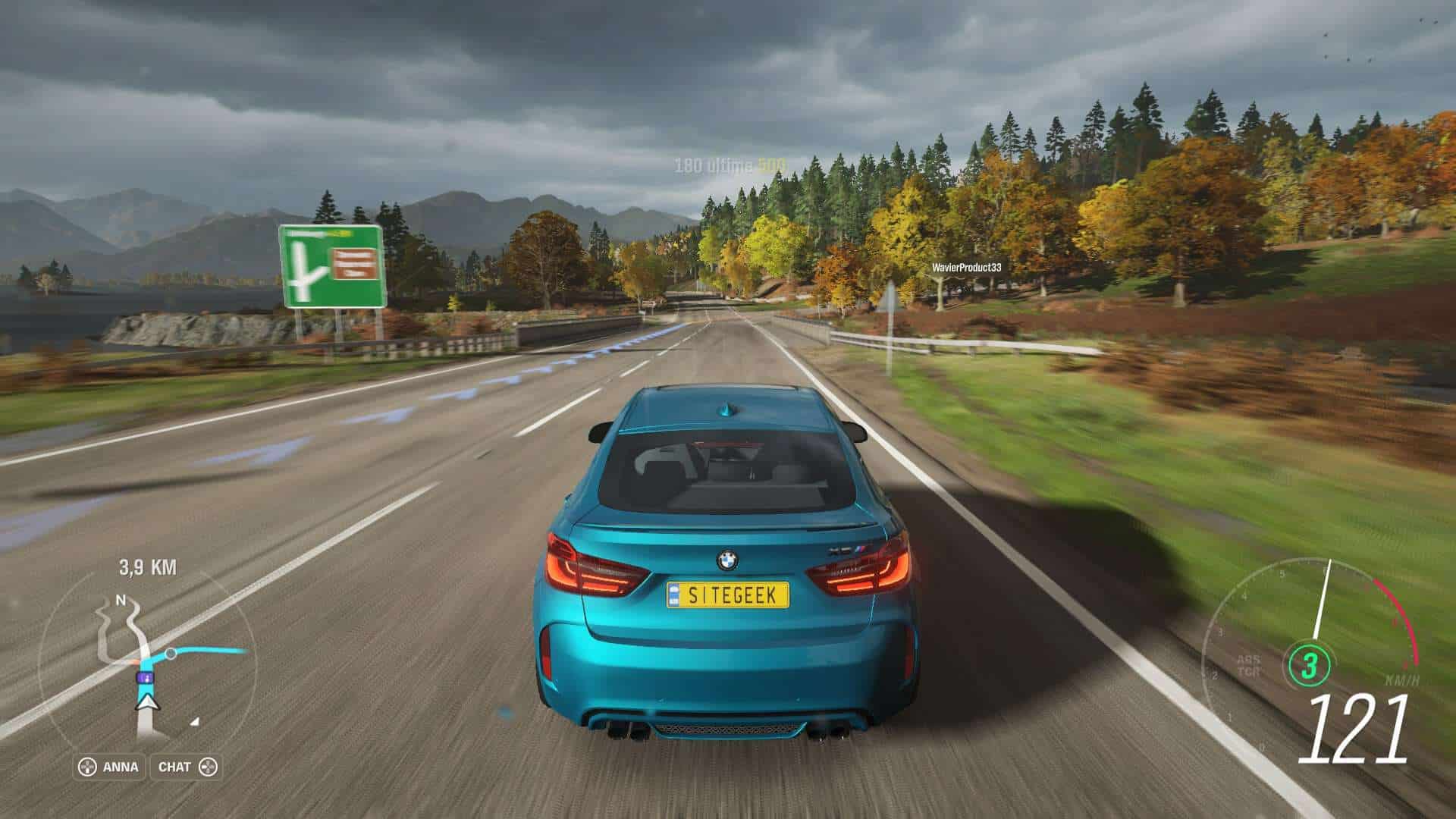
Task: Click the circular route minimap
Action: coord(146,661)
